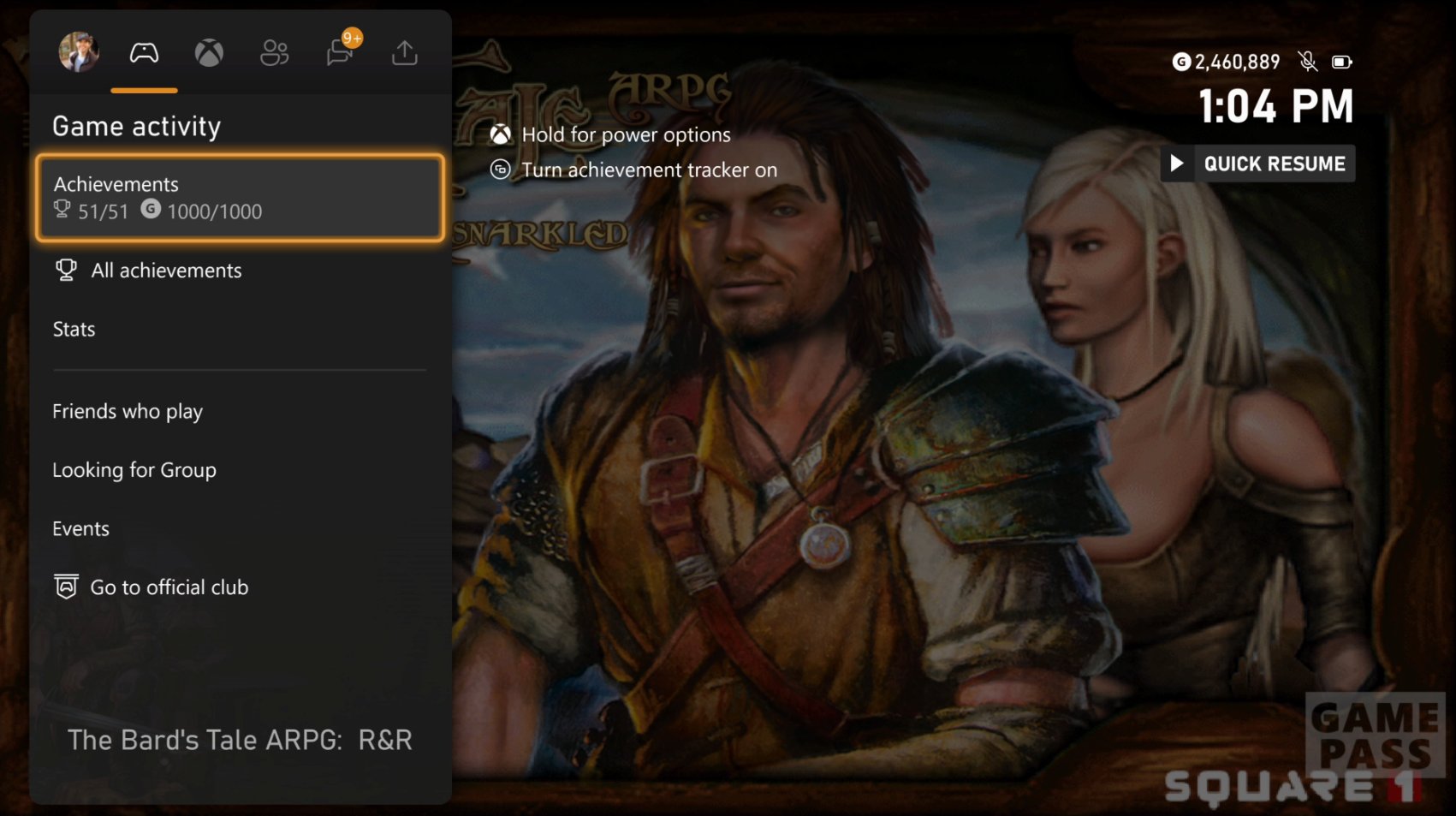Viewport: 1456px width, 816px height.
Task: Select the Xbox home guide icon
Action: point(209,52)
